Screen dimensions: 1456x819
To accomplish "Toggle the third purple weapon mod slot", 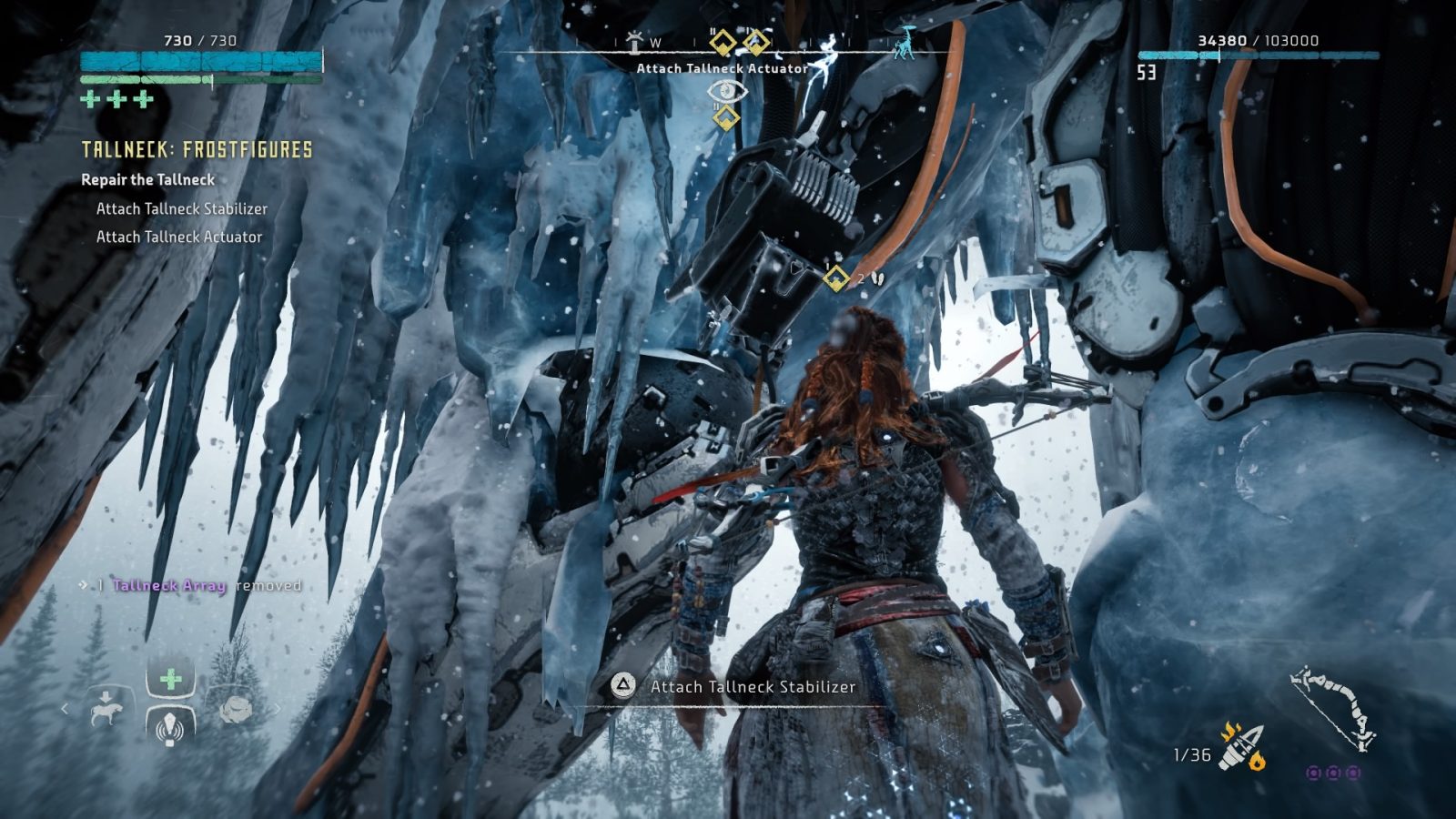I will [x=1353, y=773].
